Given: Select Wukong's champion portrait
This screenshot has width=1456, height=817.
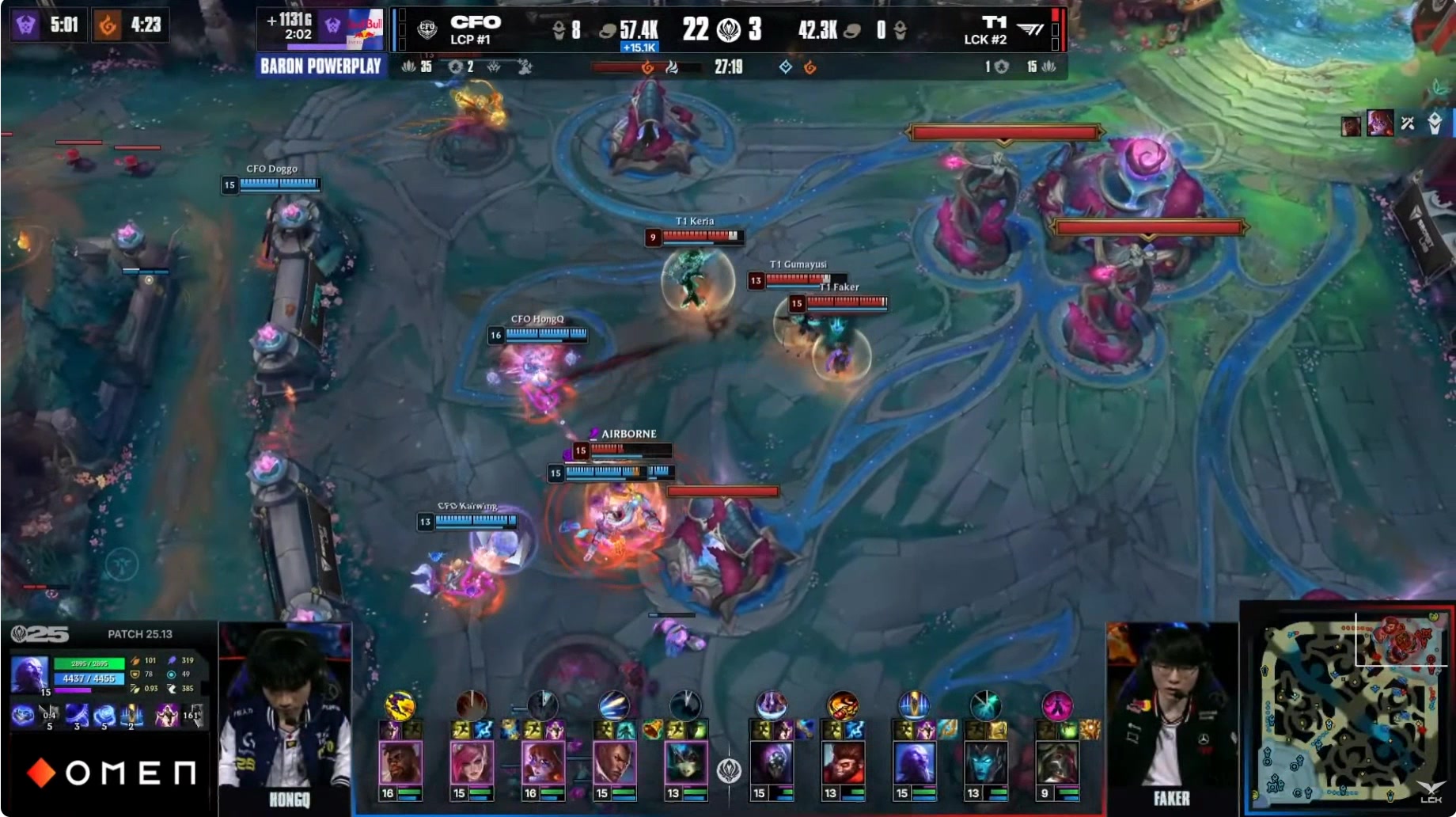Looking at the screenshot, I should pyautogui.click(x=843, y=764).
